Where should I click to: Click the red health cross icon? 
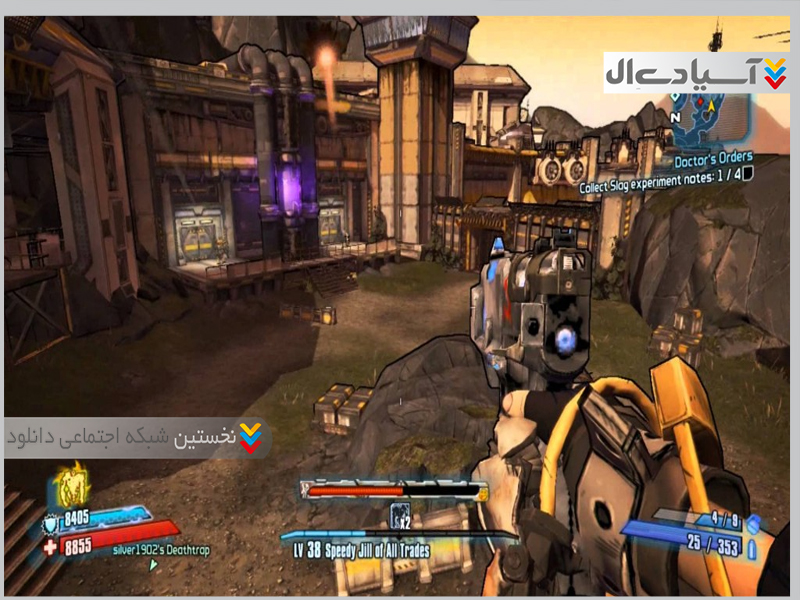(x=52, y=546)
